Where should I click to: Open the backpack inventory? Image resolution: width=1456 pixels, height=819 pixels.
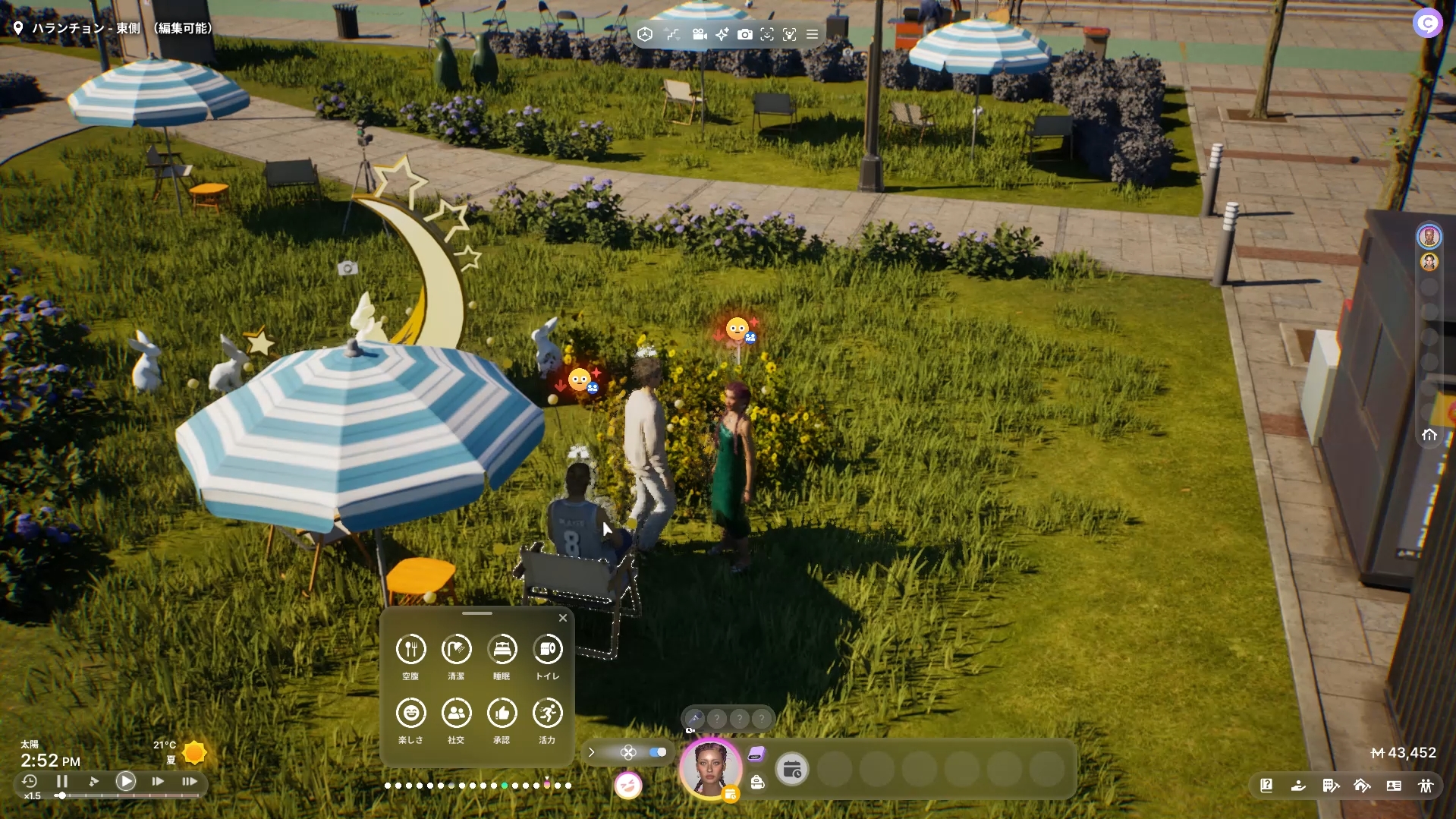pyautogui.click(x=757, y=783)
